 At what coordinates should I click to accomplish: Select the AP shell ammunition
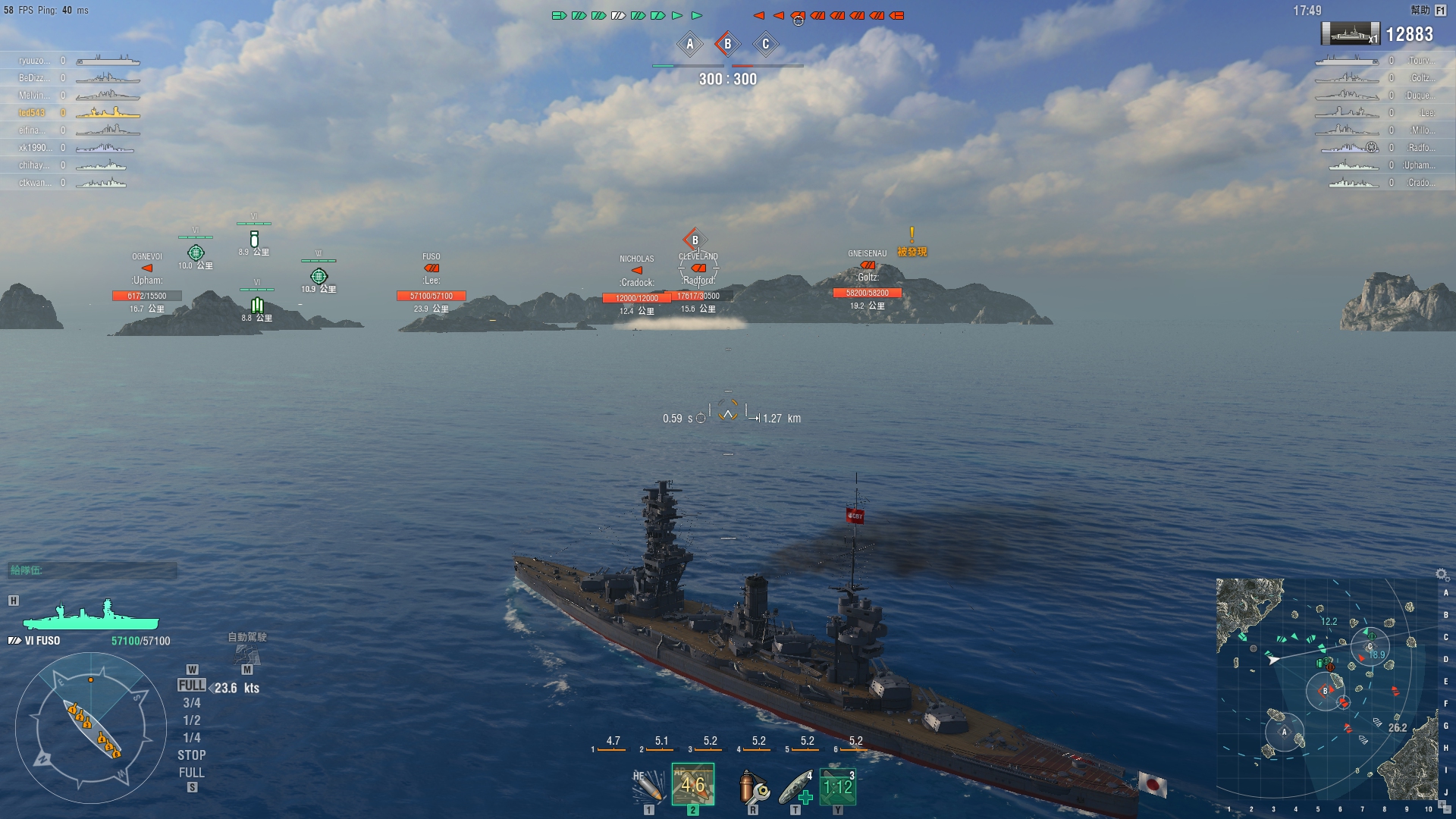[x=692, y=785]
